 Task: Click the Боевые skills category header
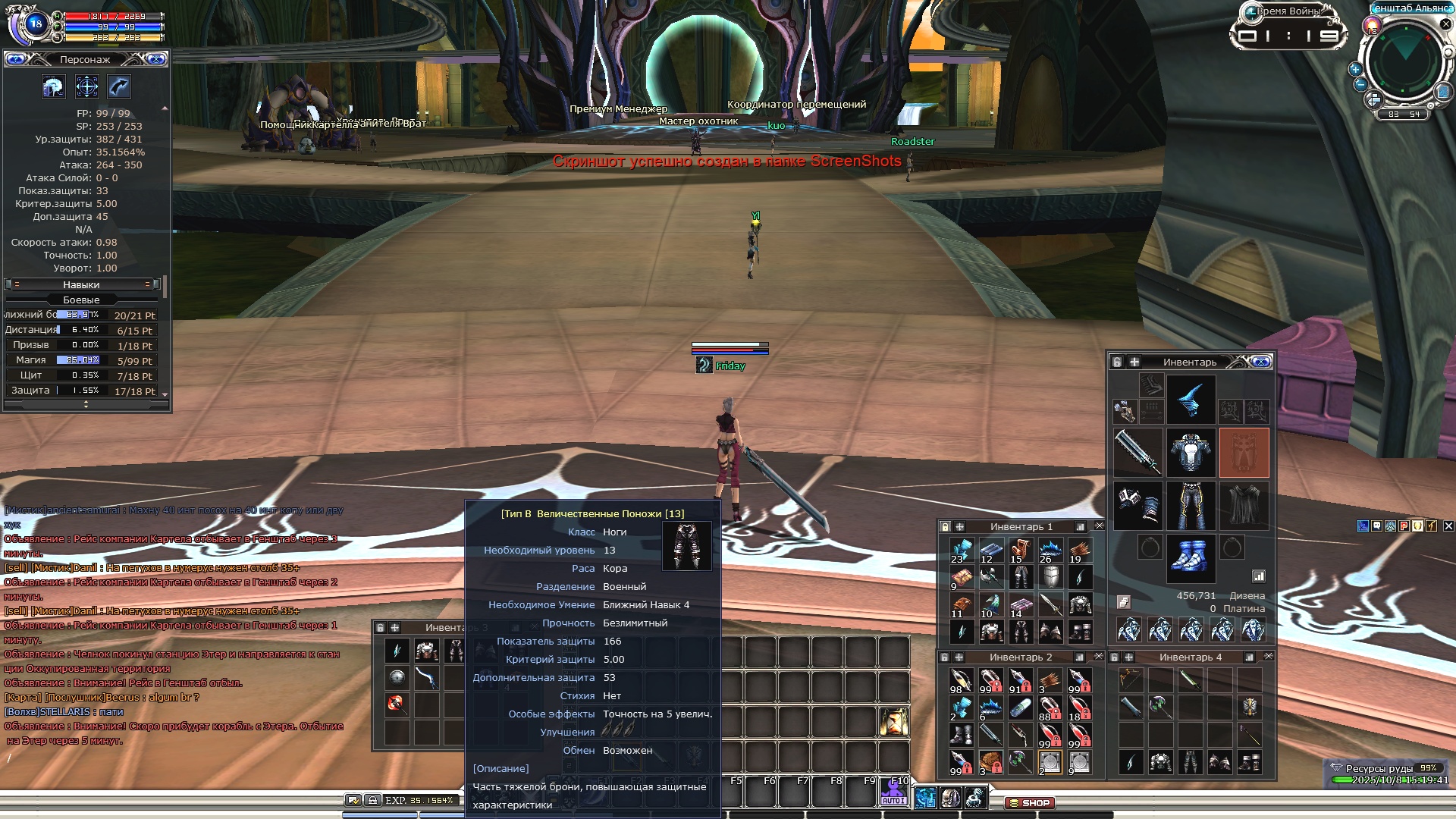pos(81,300)
